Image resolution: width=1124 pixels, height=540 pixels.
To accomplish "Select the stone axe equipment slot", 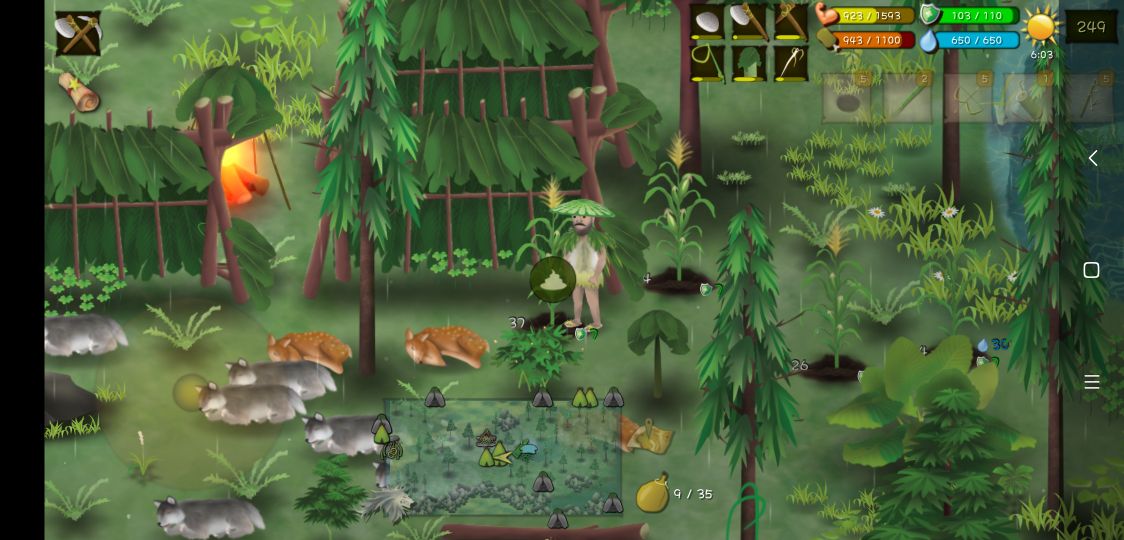I will click(749, 22).
